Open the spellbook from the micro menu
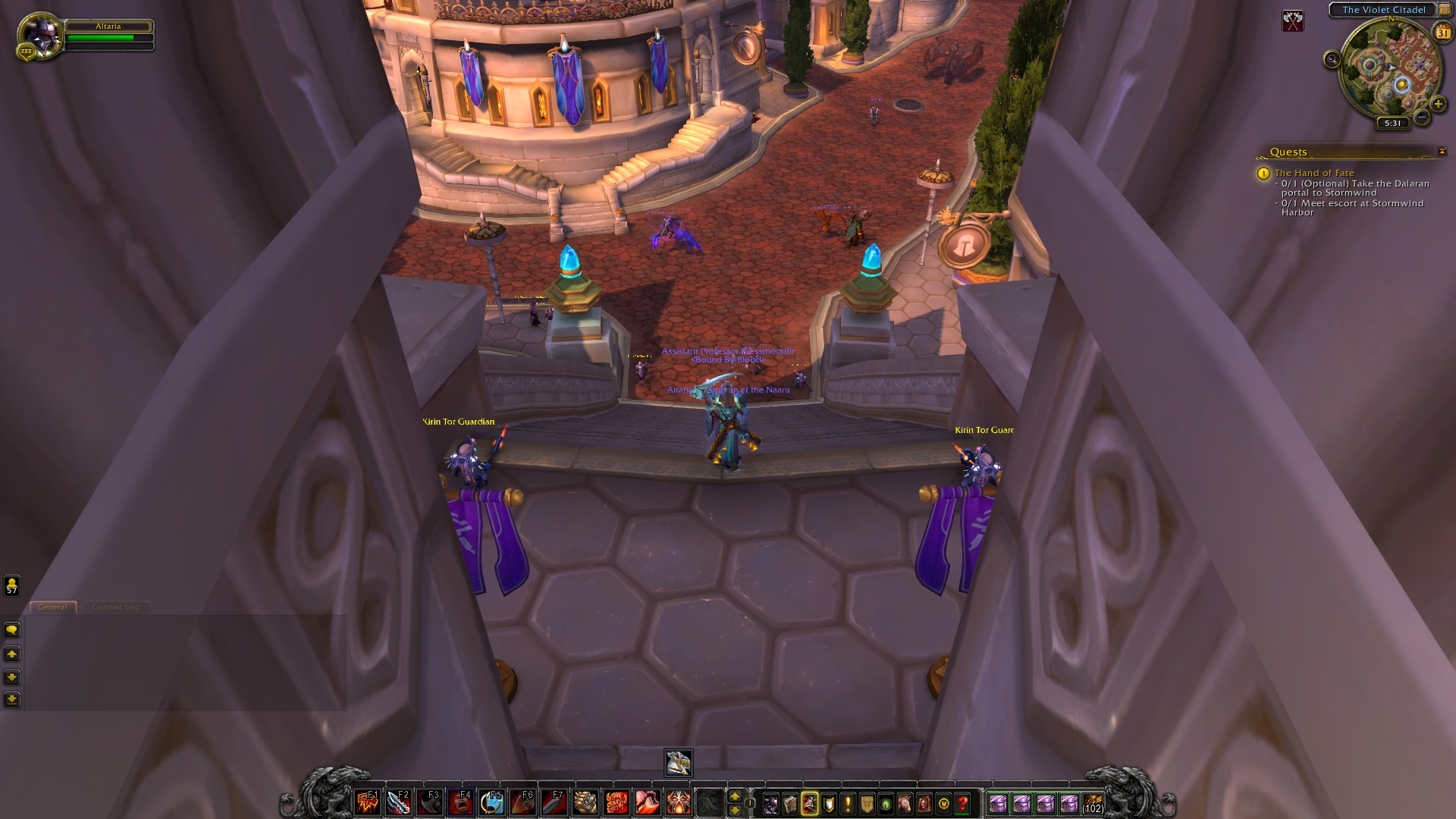Screen dimensions: 1456x819 789,804
